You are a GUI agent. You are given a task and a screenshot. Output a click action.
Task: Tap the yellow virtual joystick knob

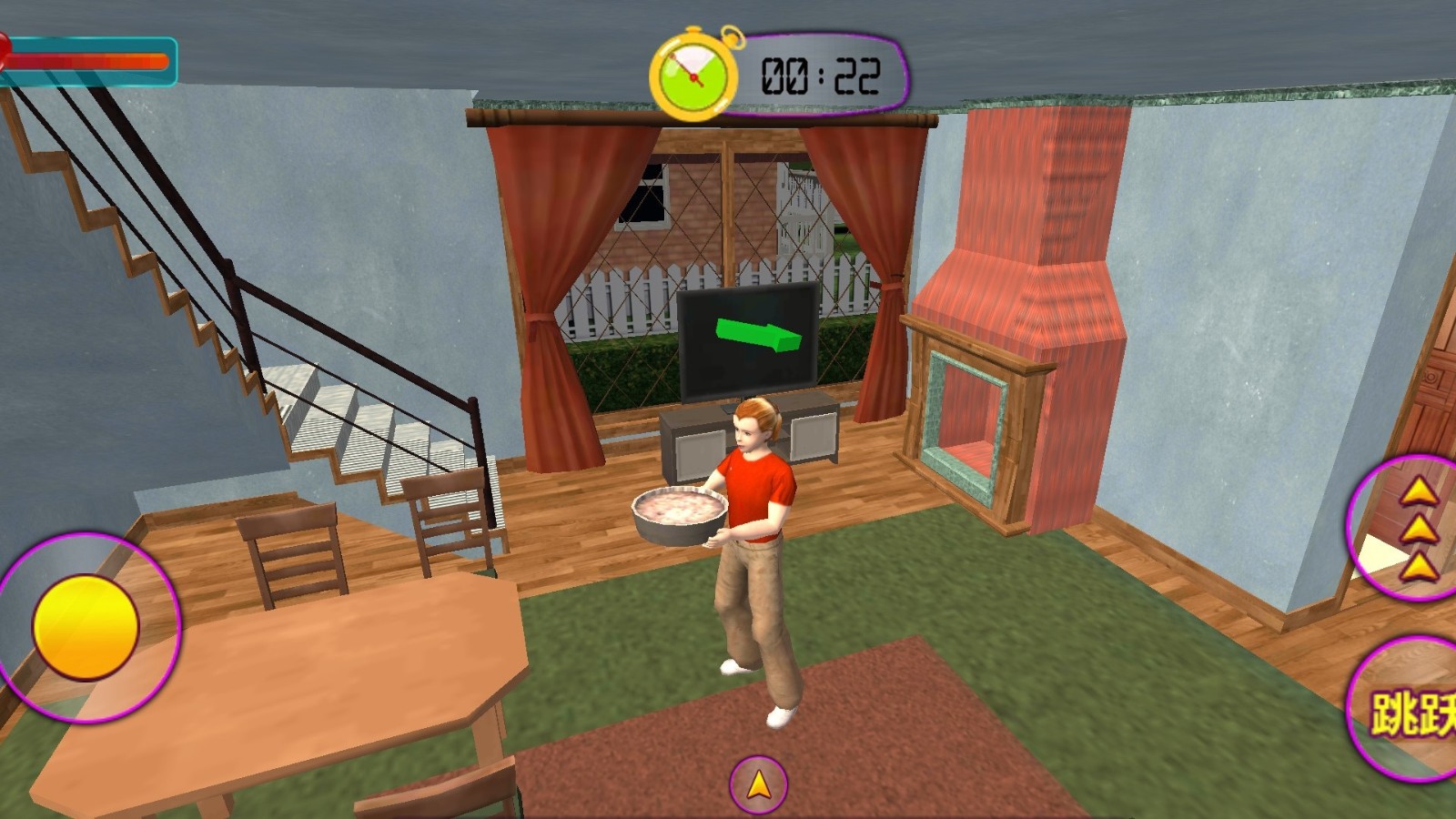coord(86,627)
